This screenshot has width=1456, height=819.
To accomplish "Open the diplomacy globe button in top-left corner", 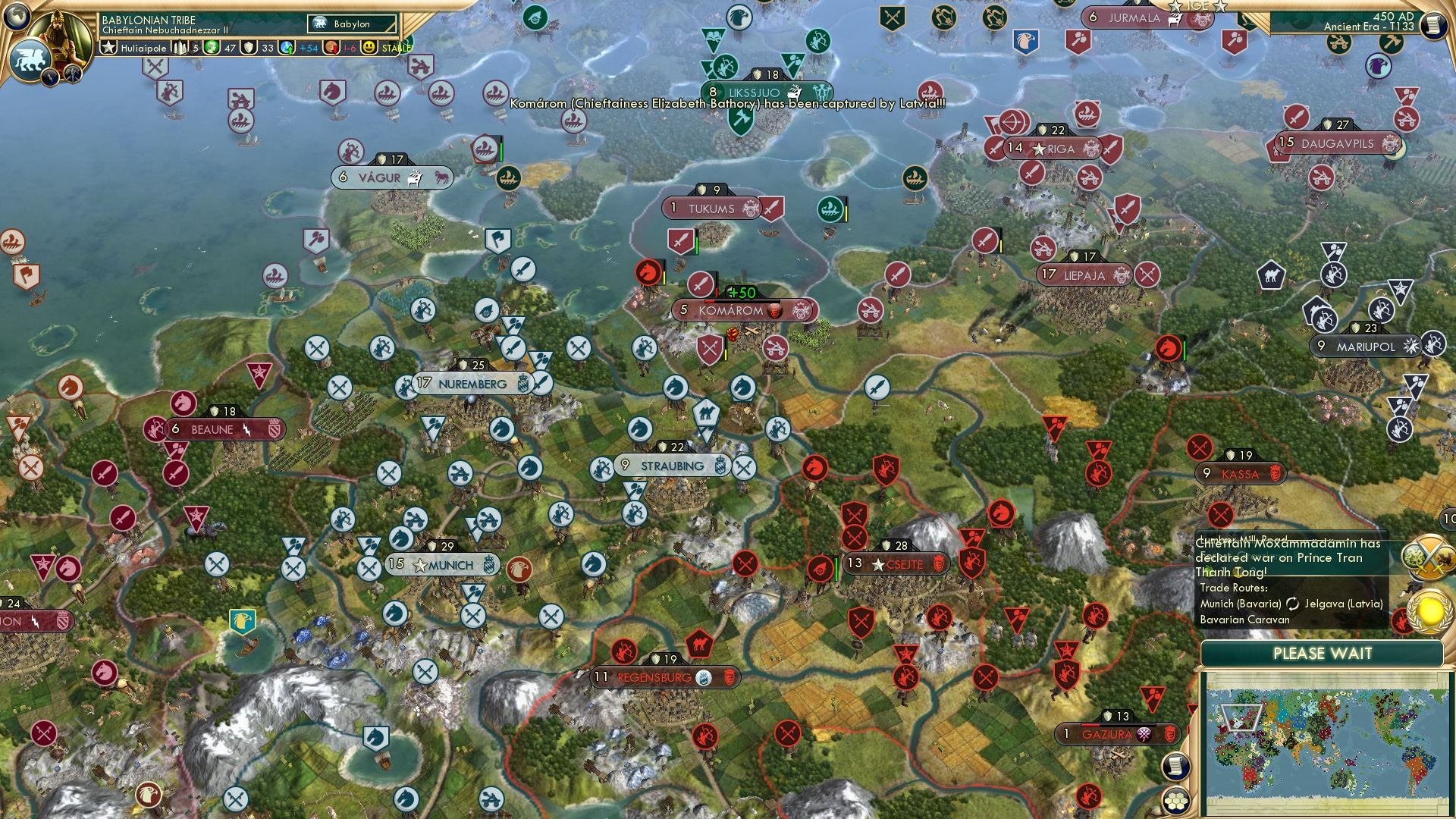I will coord(17,17).
